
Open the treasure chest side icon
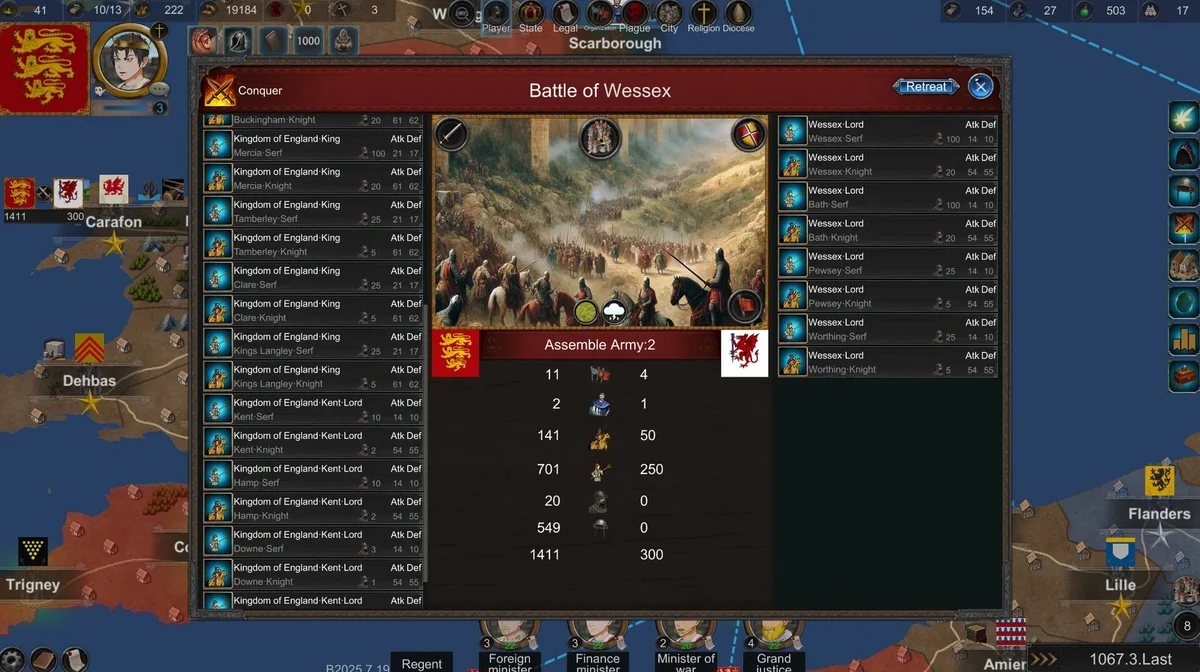(x=1184, y=376)
